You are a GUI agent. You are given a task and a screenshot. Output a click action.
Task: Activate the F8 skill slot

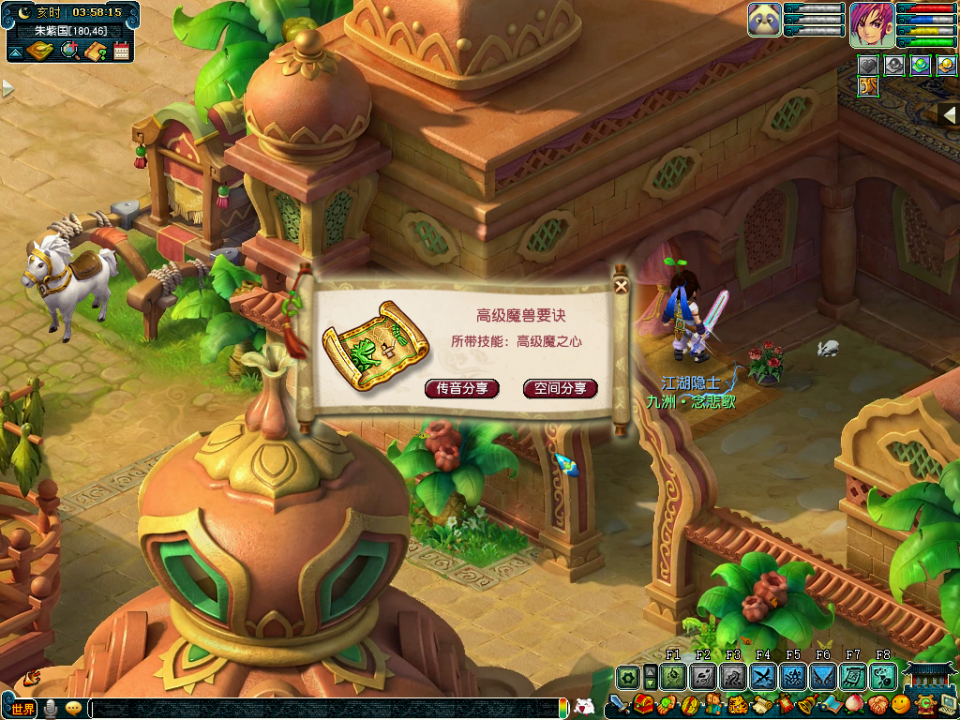click(x=883, y=677)
